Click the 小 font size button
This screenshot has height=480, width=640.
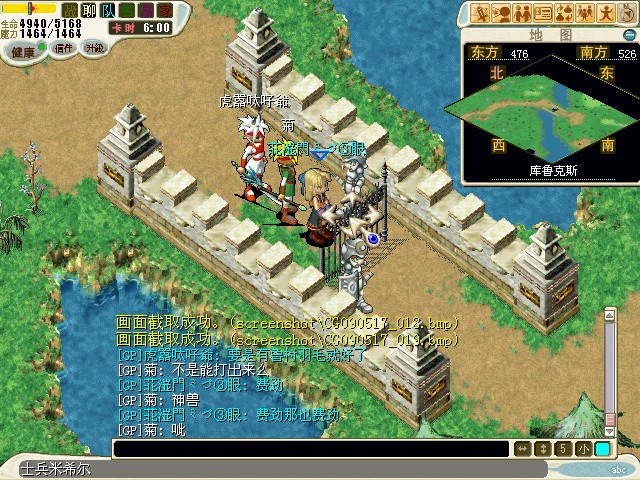(583, 449)
